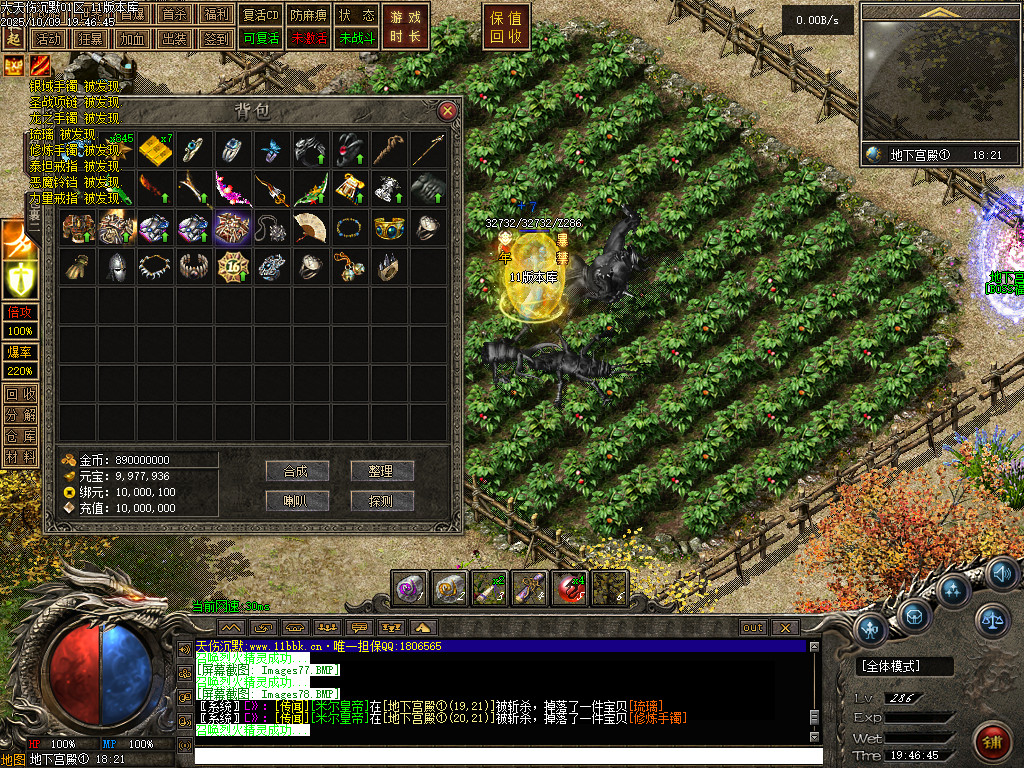This screenshot has height=768, width=1024.
Task: Open the 活动 events menu
Action: click(47, 39)
